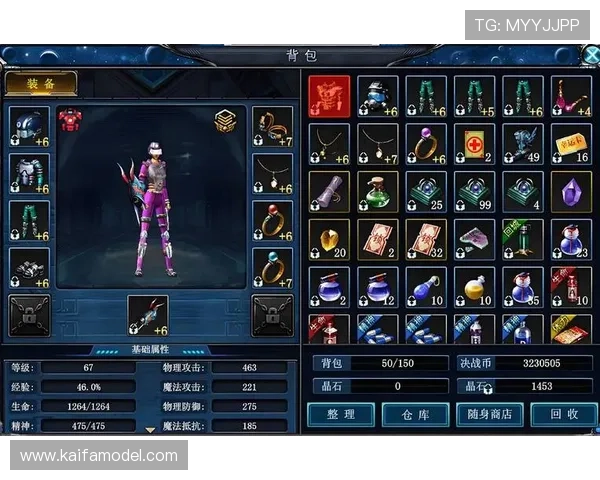Select the purple crystal item

click(570, 191)
